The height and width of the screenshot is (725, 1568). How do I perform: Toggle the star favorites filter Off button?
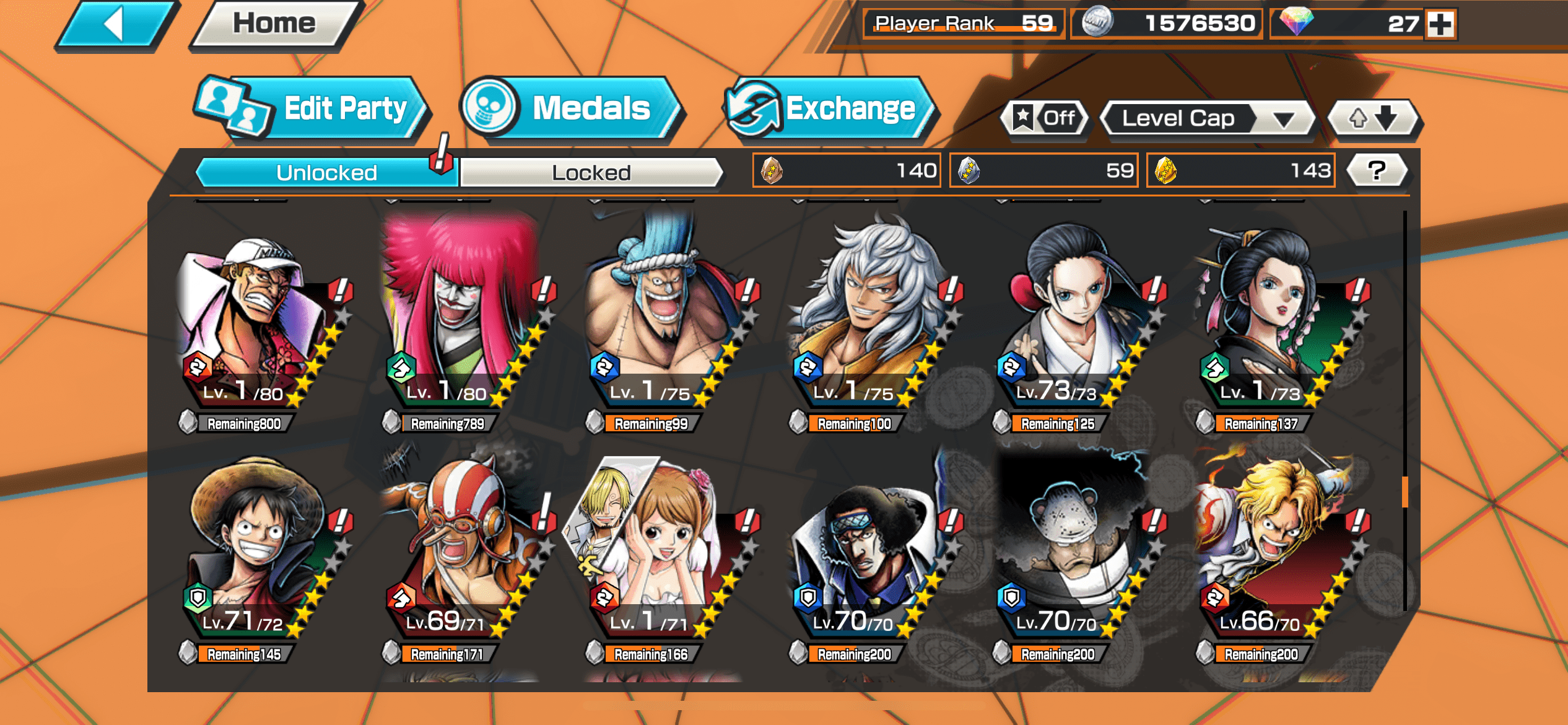1045,118
